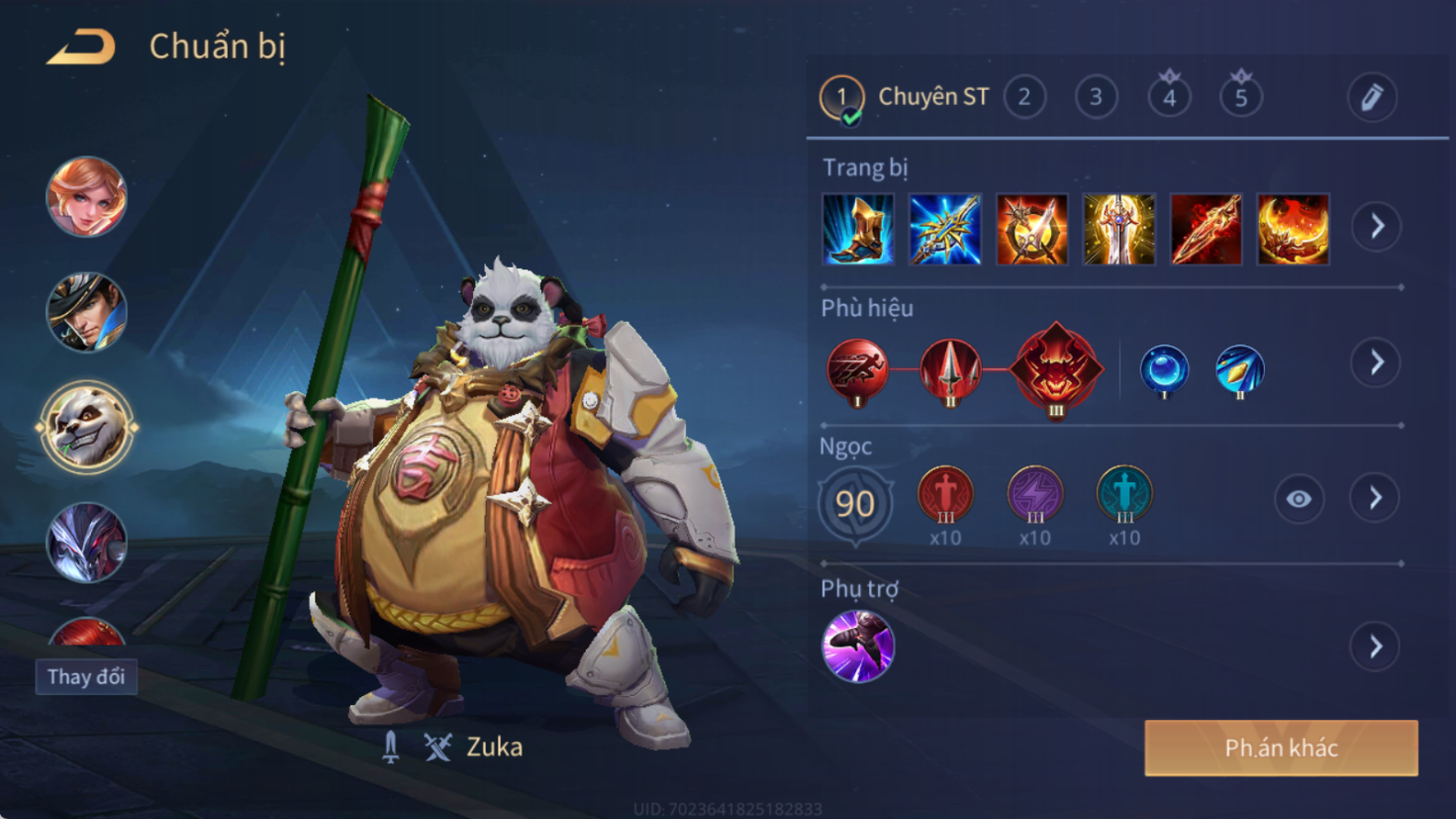Choose the purple support skill icon
The image size is (1456, 819).
coord(858,647)
